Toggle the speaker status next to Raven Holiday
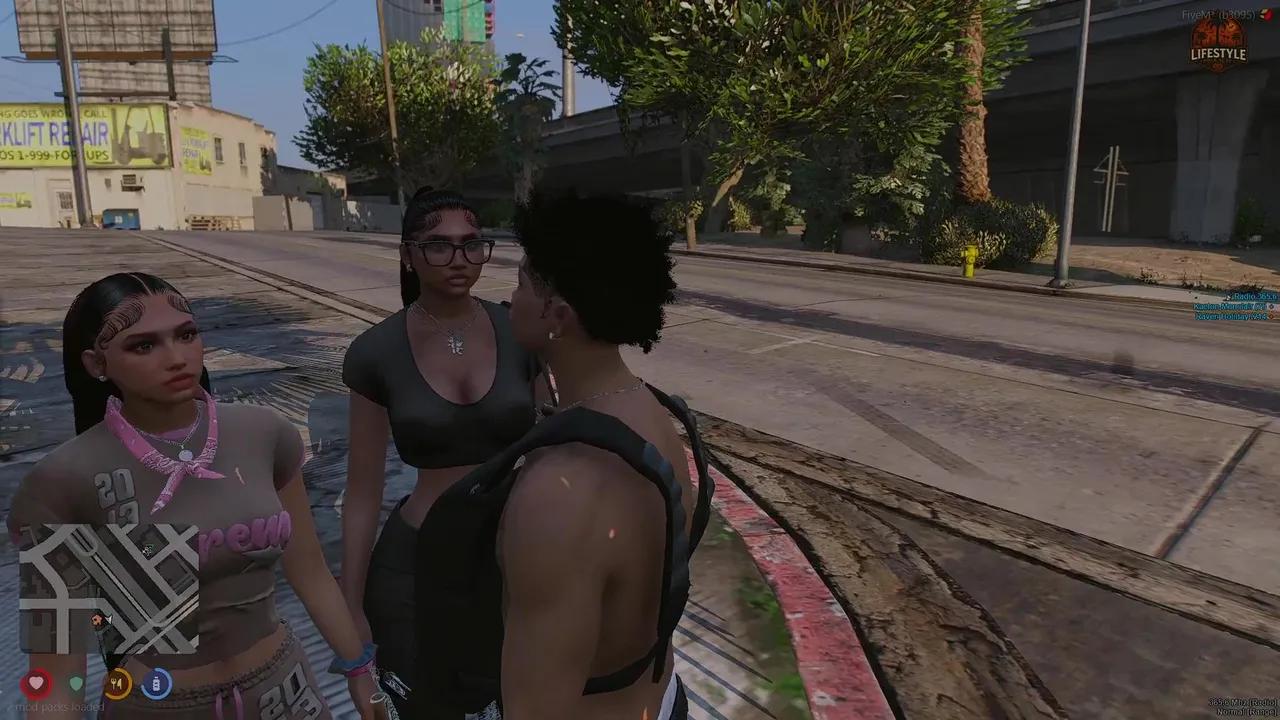 [1270, 317]
